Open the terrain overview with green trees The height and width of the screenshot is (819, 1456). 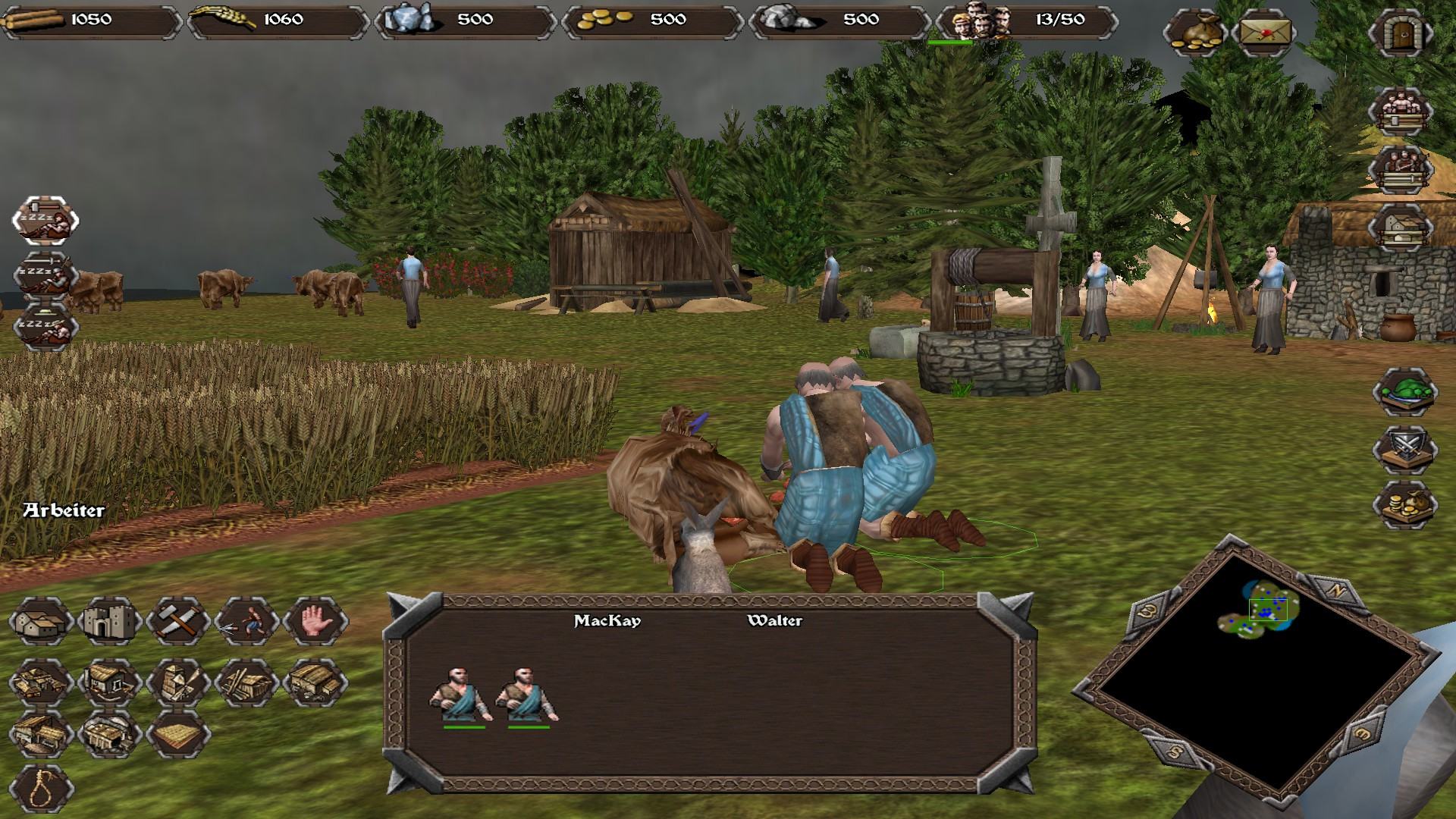click(x=1405, y=391)
